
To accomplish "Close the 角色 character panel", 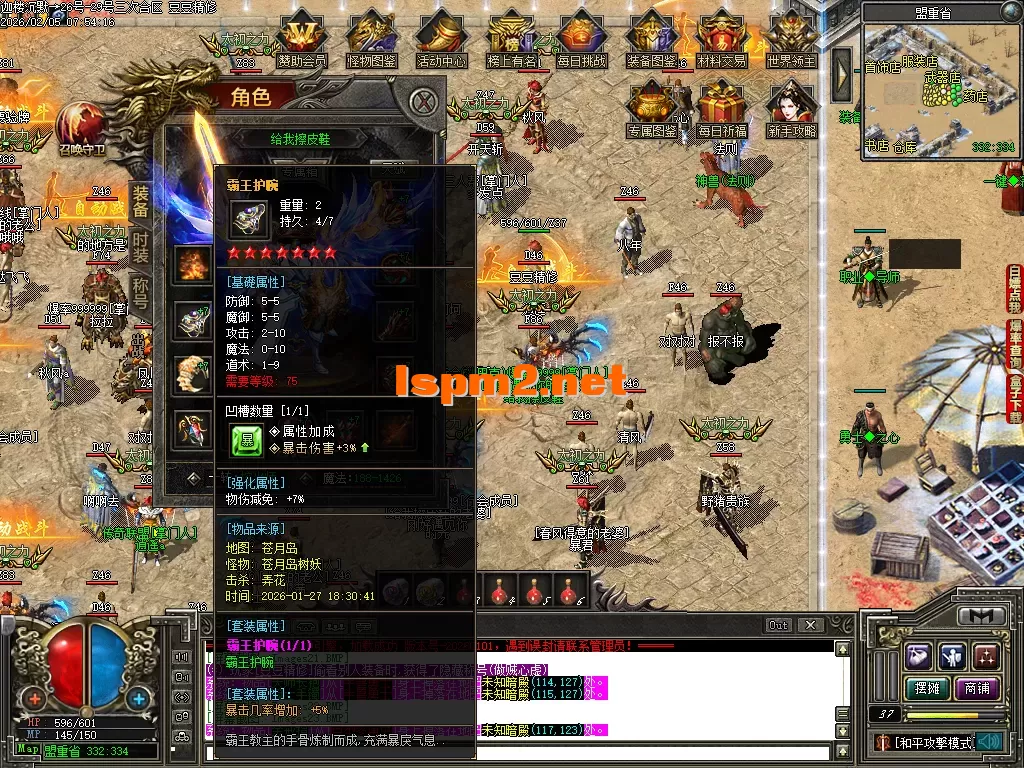I will (425, 101).
